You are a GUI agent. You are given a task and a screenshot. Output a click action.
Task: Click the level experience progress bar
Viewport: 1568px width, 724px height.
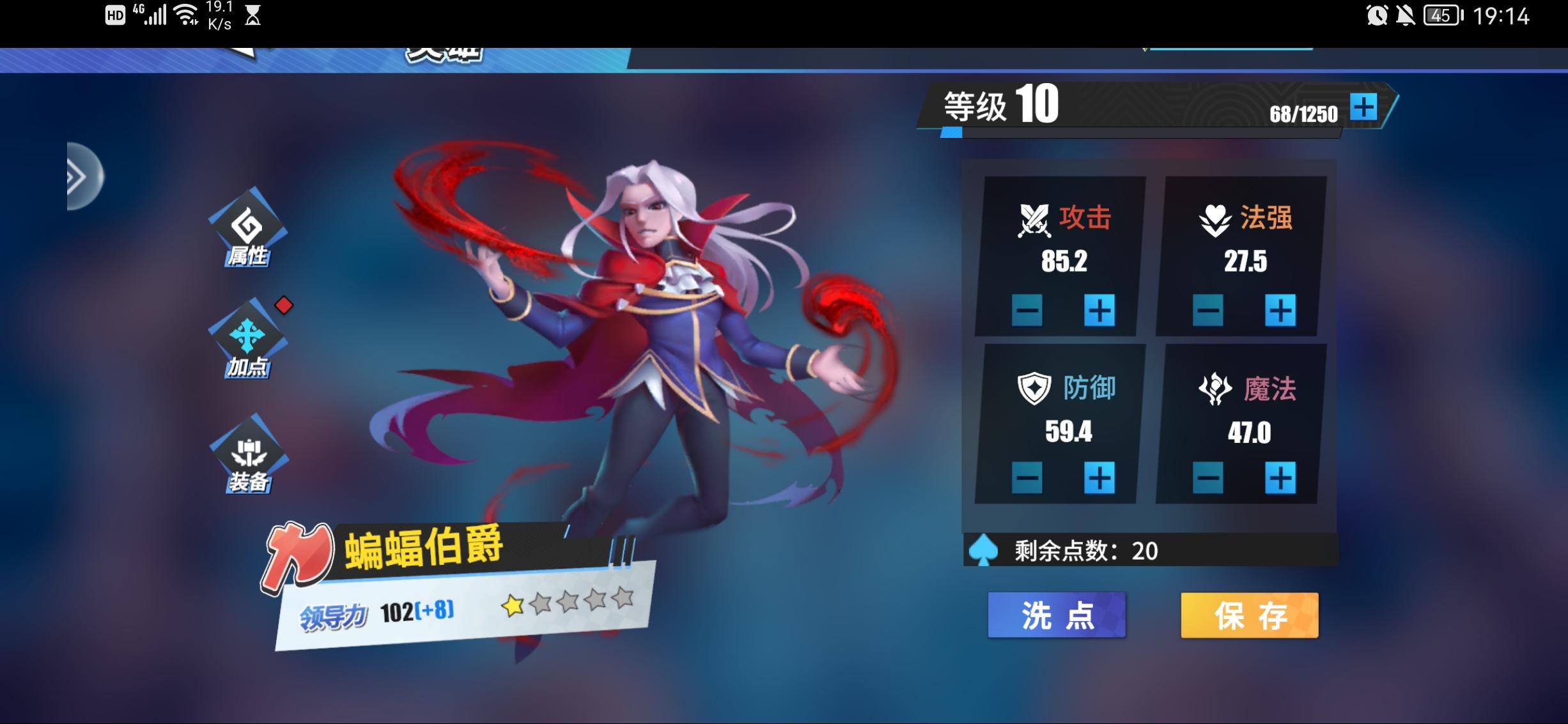[1138, 134]
